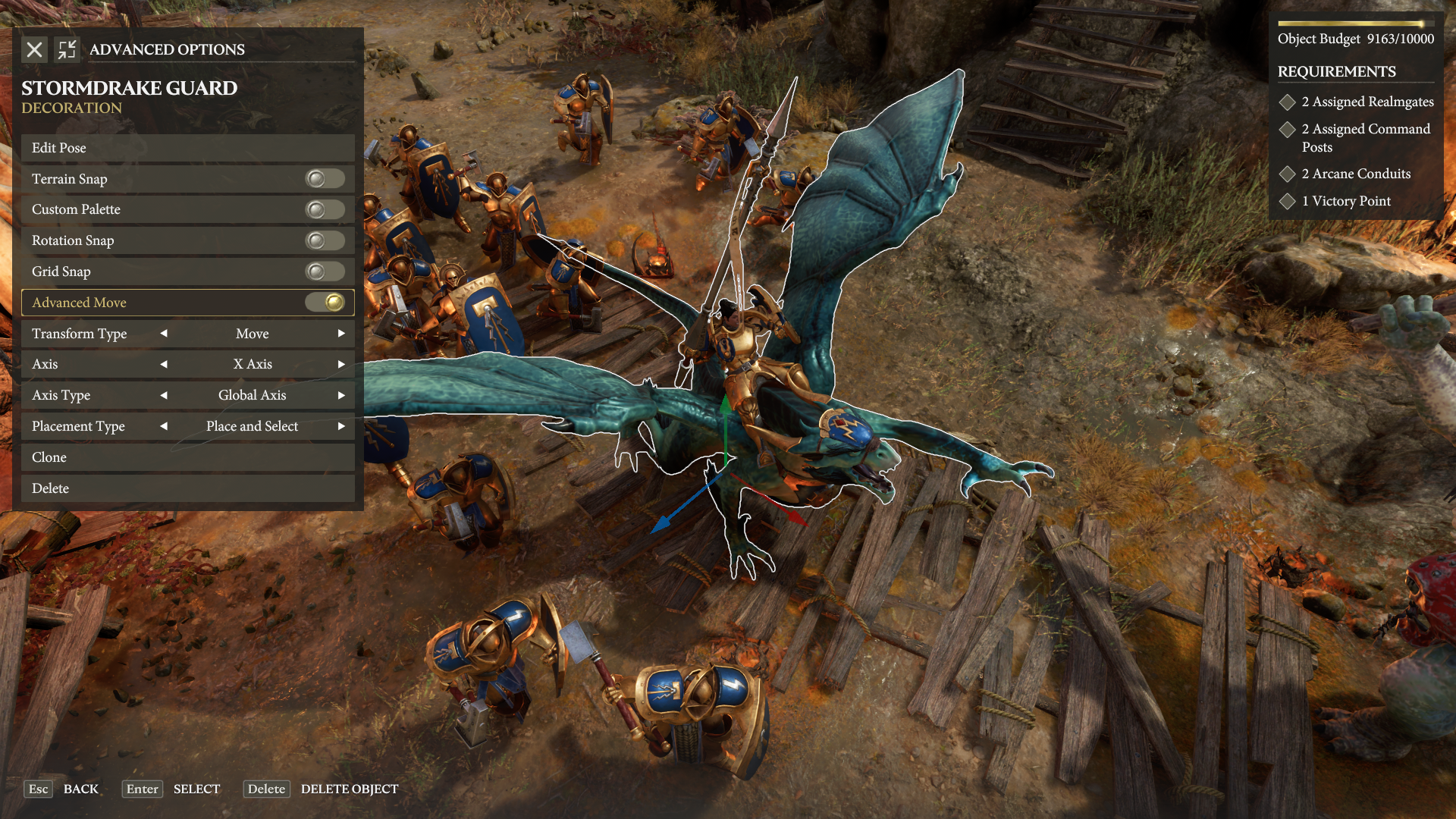Clone the selected Stormdrake Guard
1456x819 pixels.
coord(187,457)
